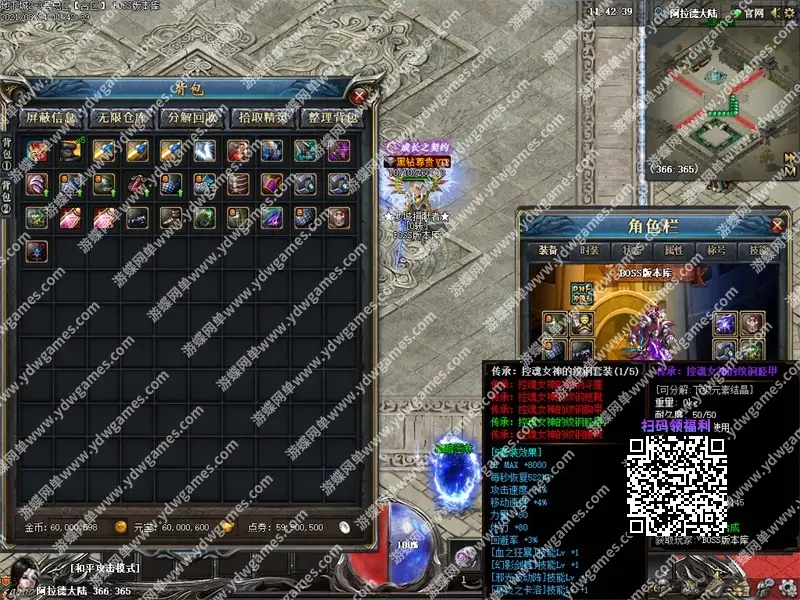800x600 pixels.
Task: Select the 装备 equipment tab
Action: click(x=548, y=251)
